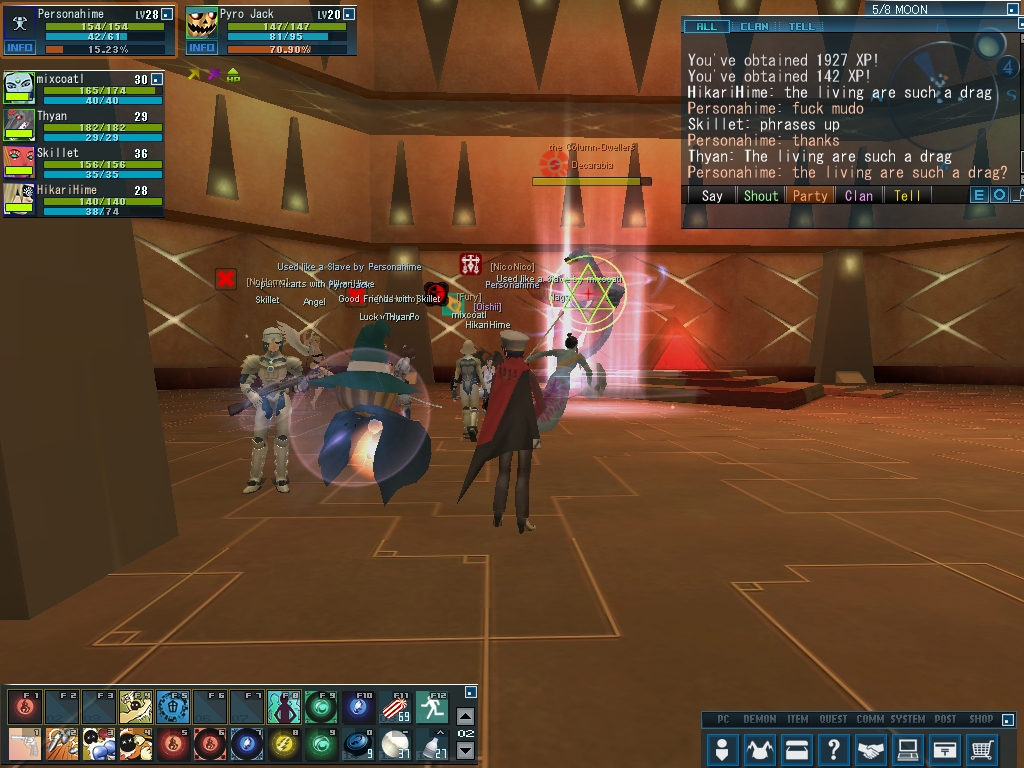Click the hotbar page up arrow
Screen dimensions: 1024x768
[x=465, y=716]
